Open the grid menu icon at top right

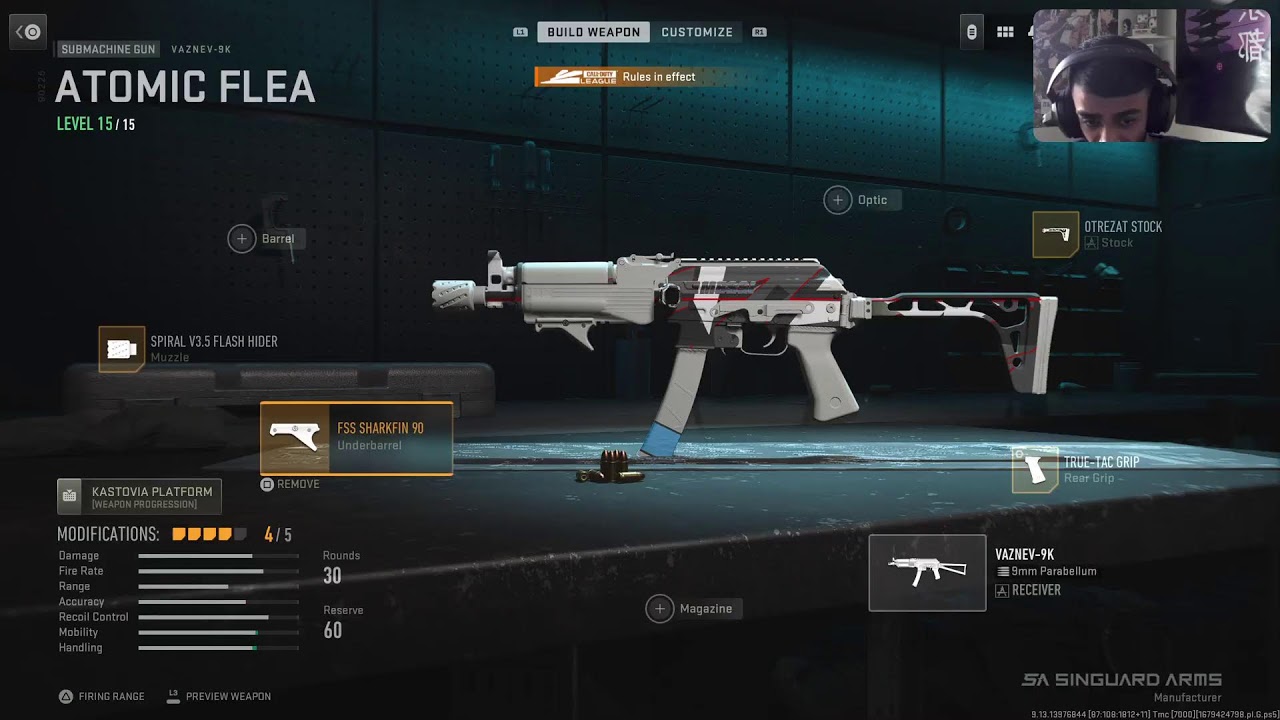(x=1005, y=32)
